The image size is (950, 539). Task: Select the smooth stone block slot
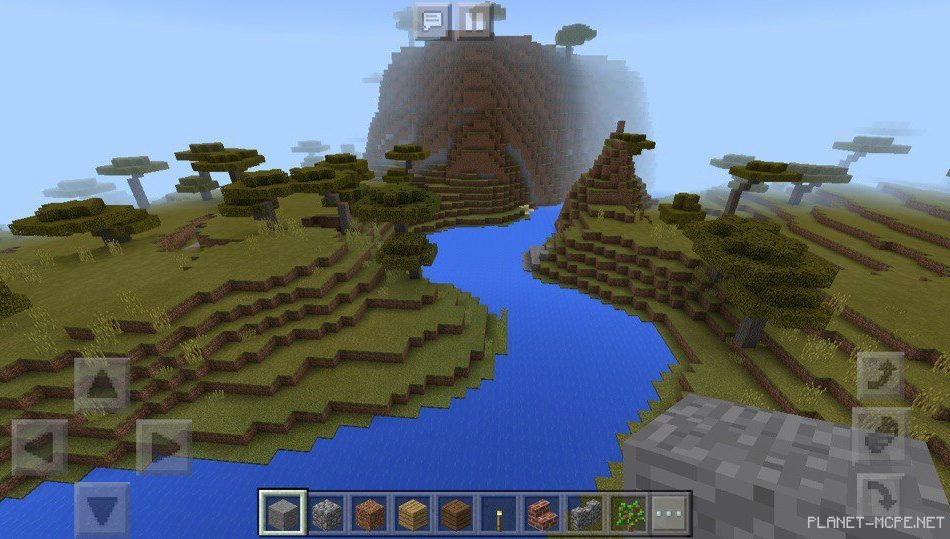(283, 514)
